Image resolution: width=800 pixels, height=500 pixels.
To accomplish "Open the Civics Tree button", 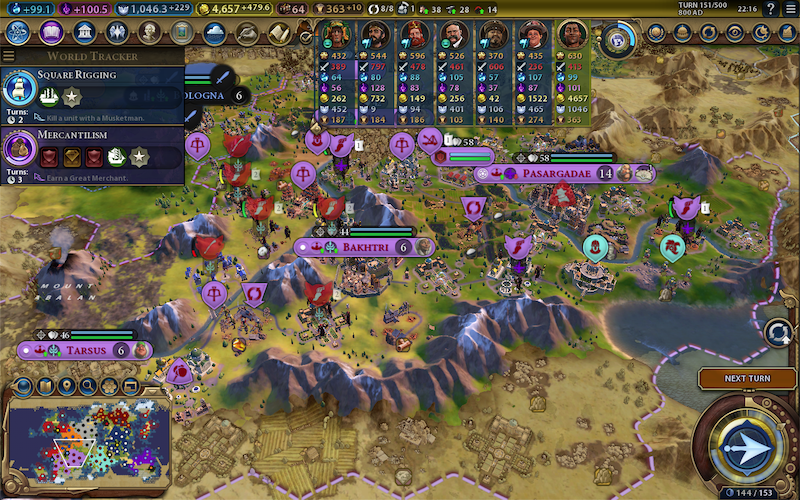I will [x=51, y=33].
